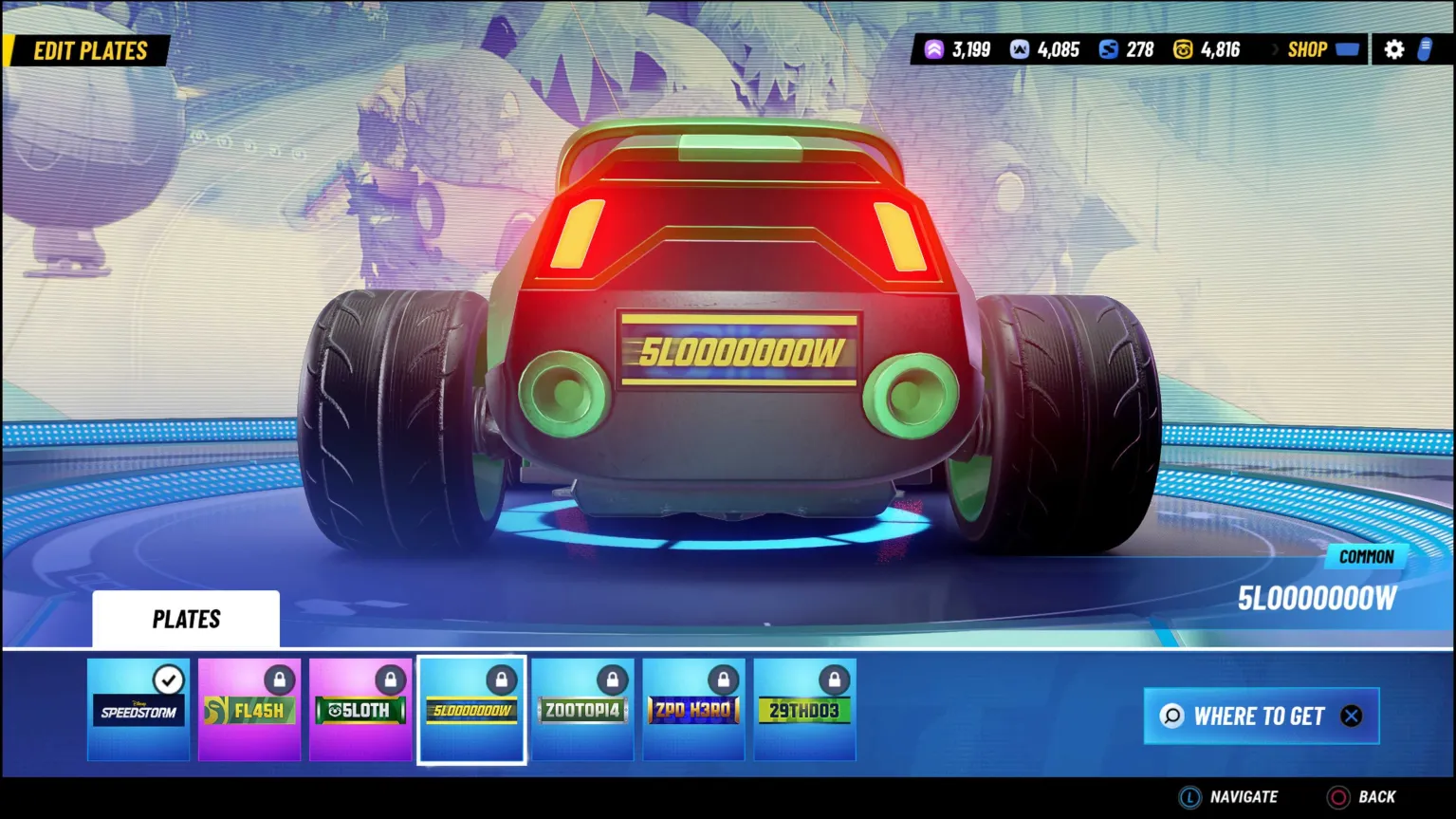Select the ZPD H3RO plate

pos(693,710)
